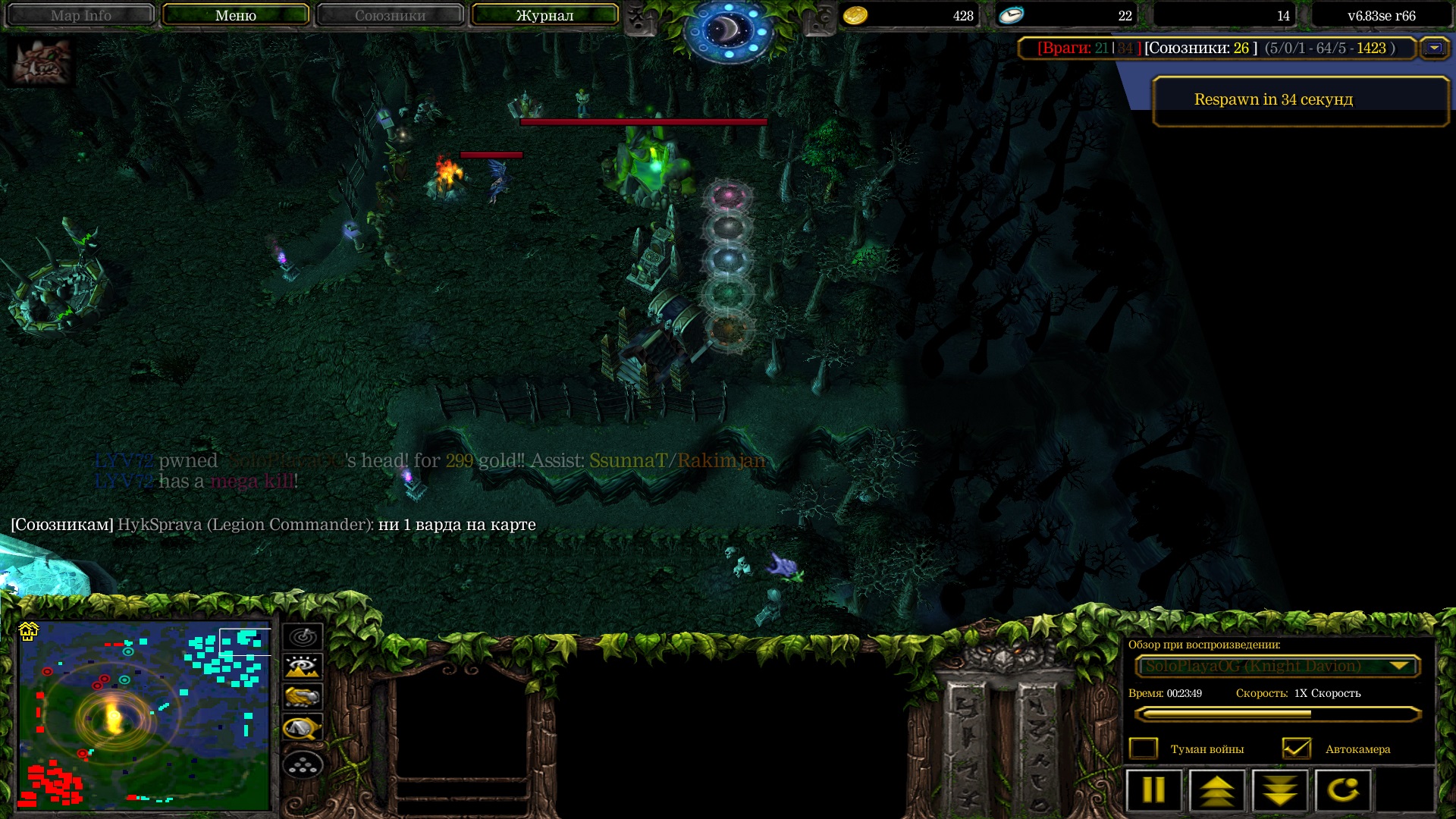Toggle minimap creep camp display

pos(303,728)
